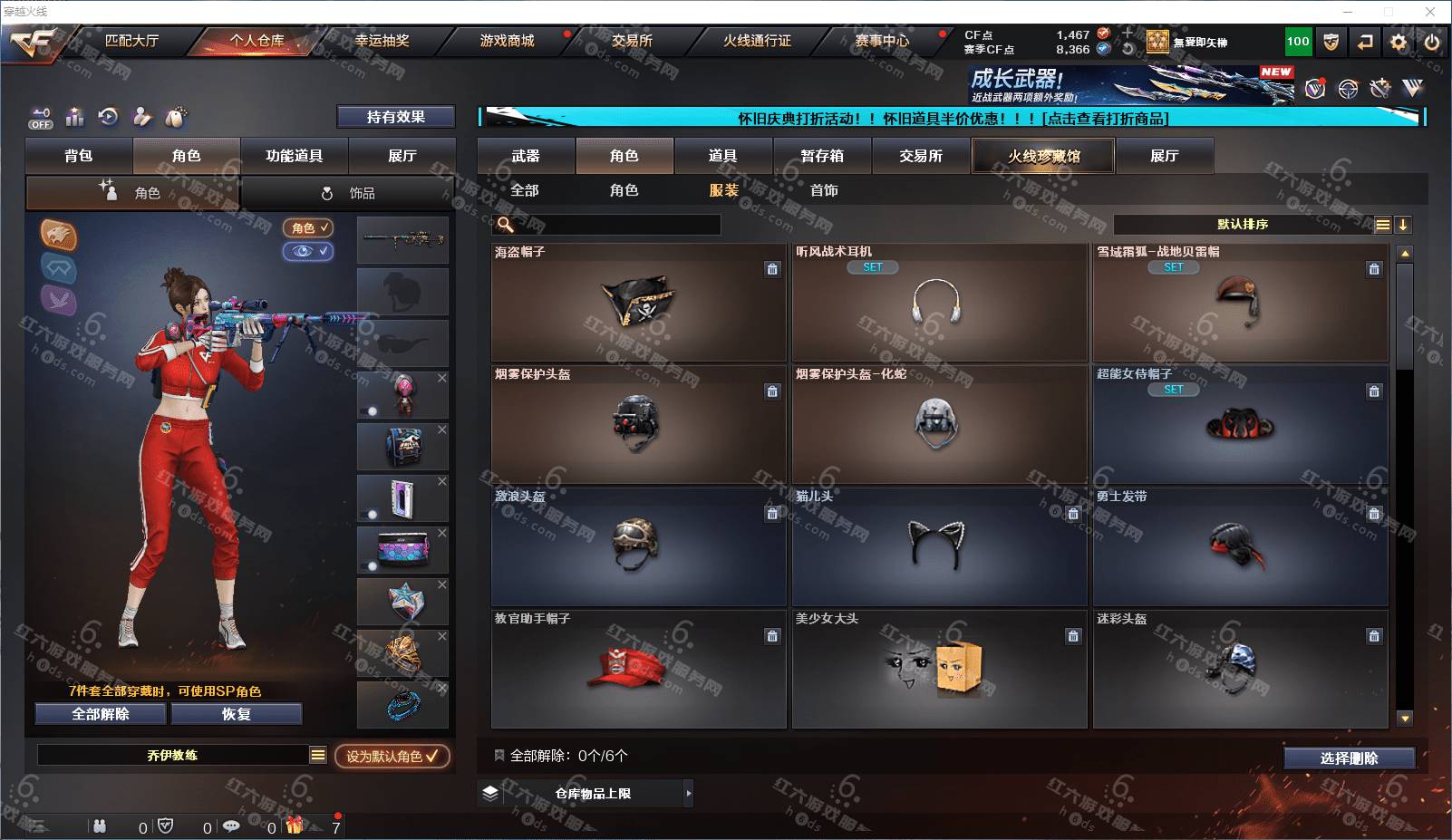This screenshot has width=1452, height=840.
Task: Switch to the 武器 storage tab
Action: [x=526, y=156]
